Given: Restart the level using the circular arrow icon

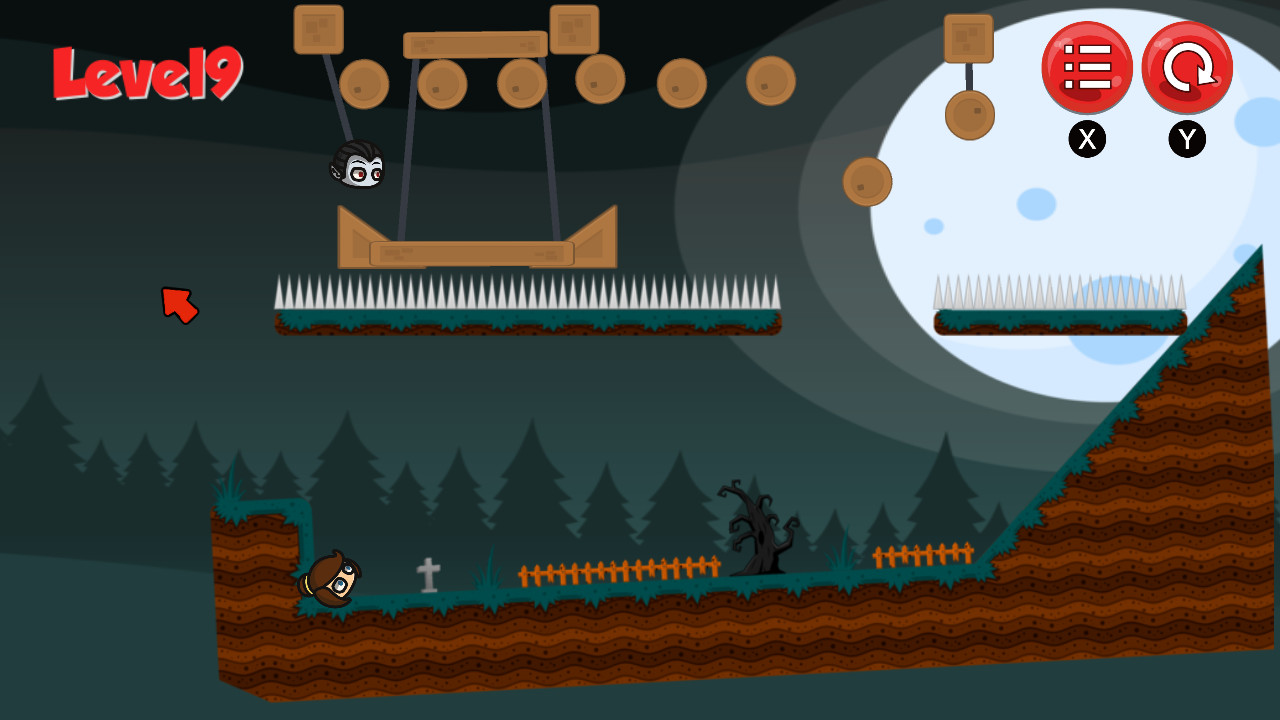Looking at the screenshot, I should point(1186,67).
